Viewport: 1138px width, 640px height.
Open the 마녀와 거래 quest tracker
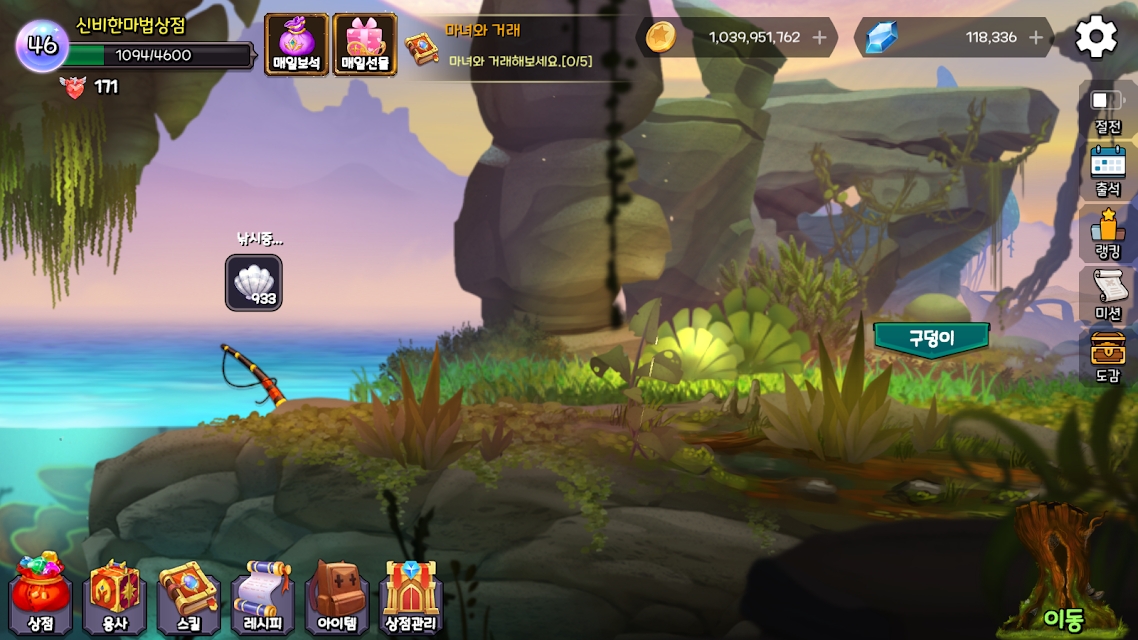tap(500, 47)
